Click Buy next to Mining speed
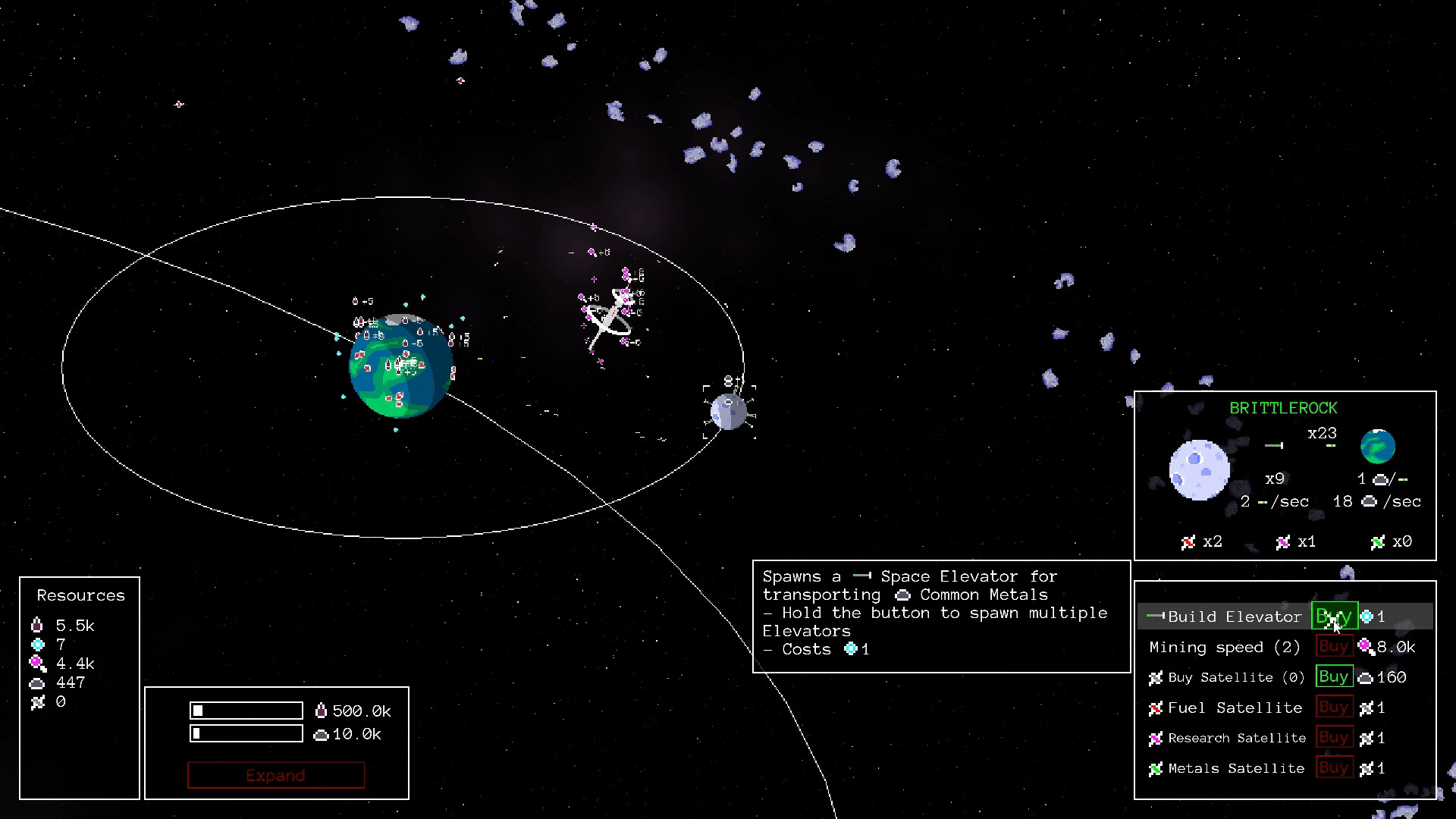The image size is (1456, 819). [1333, 647]
